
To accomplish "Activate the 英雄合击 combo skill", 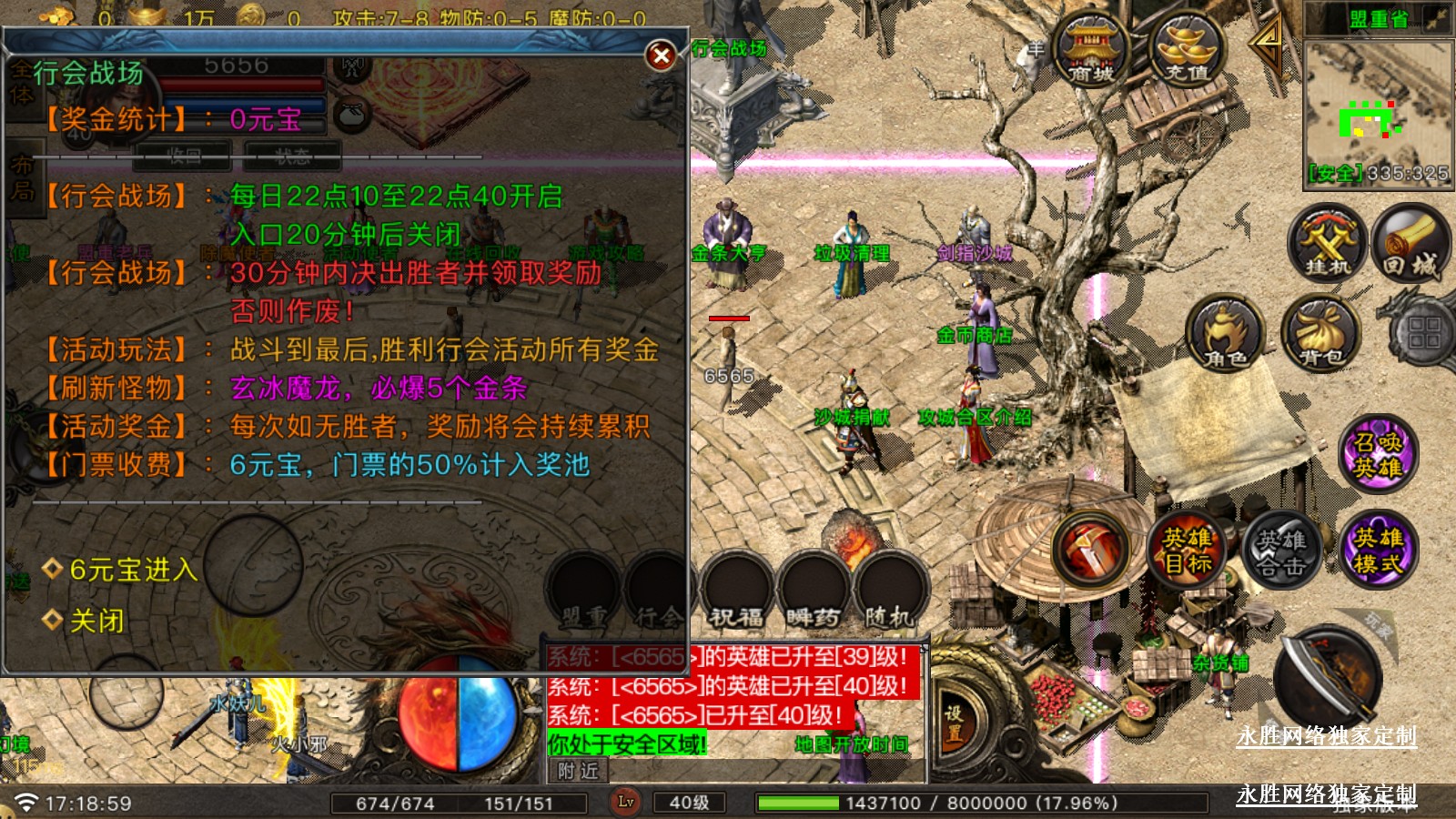I will point(1281,551).
